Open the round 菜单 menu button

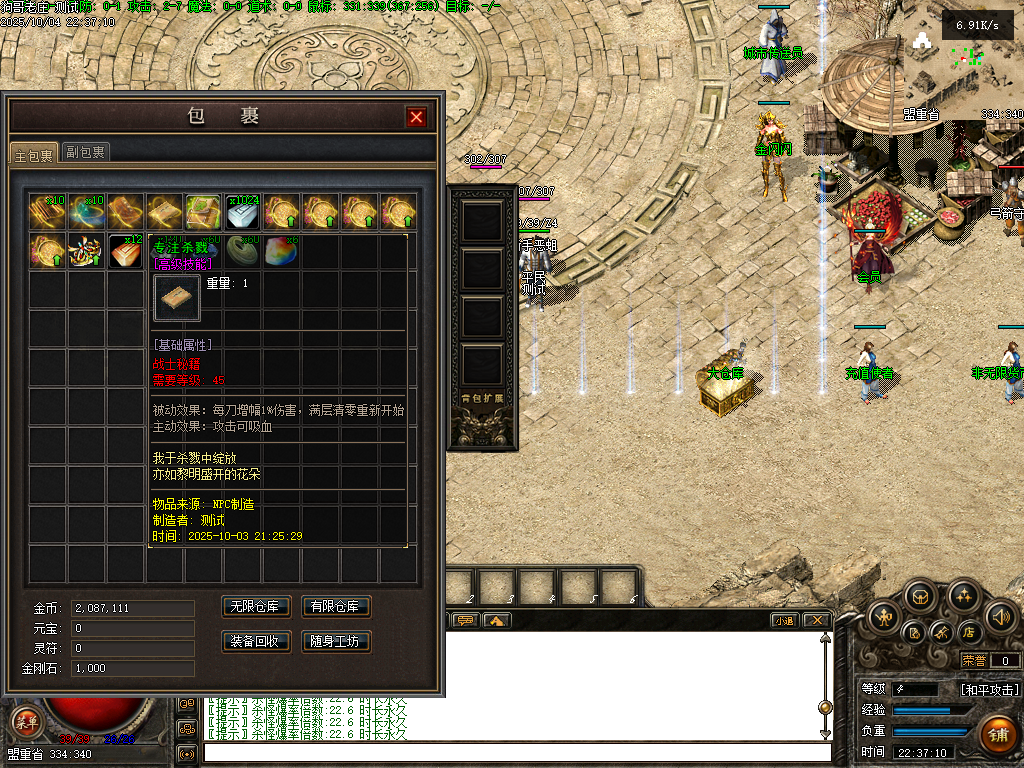coord(25,722)
